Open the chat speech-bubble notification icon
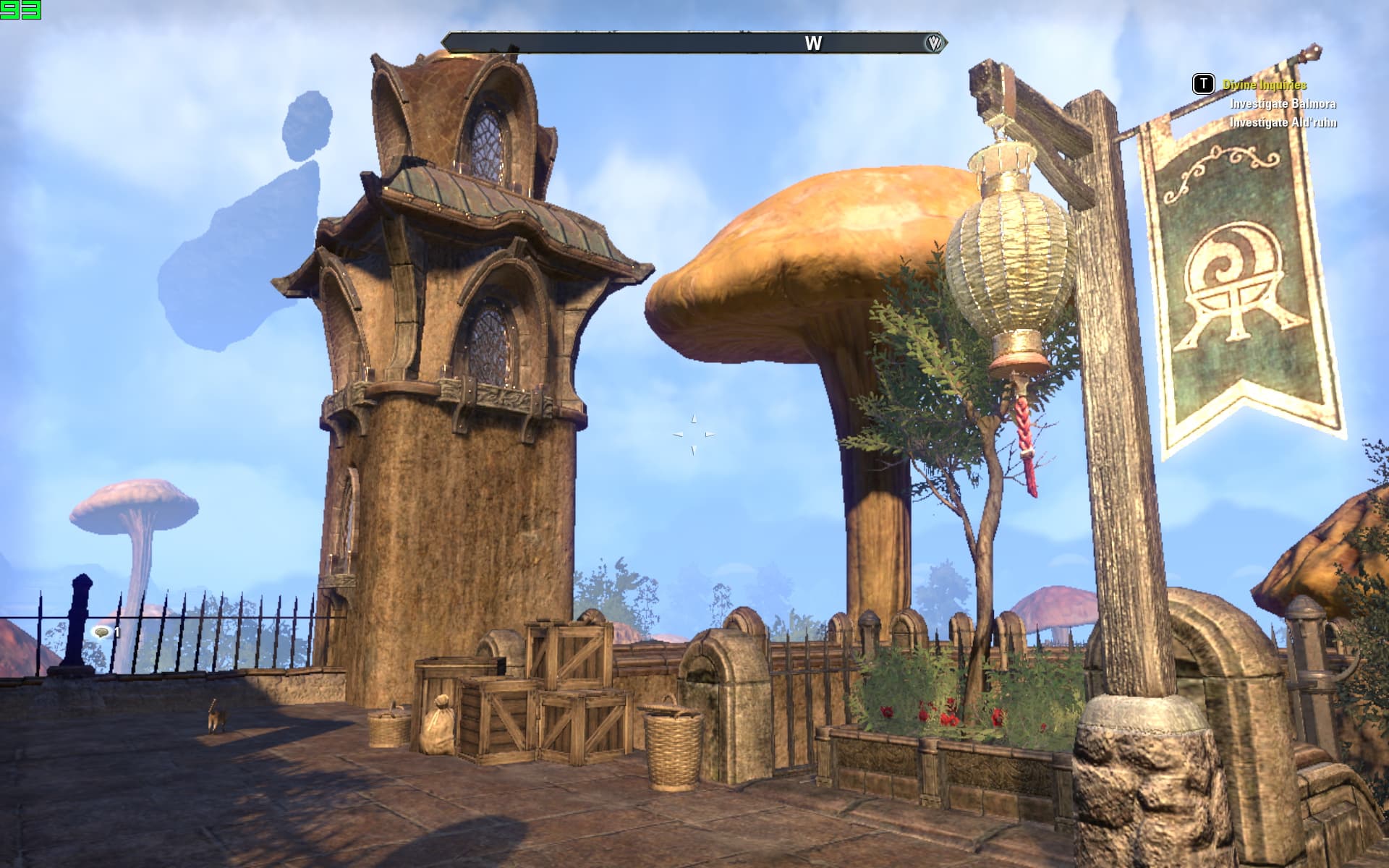 [x=102, y=633]
